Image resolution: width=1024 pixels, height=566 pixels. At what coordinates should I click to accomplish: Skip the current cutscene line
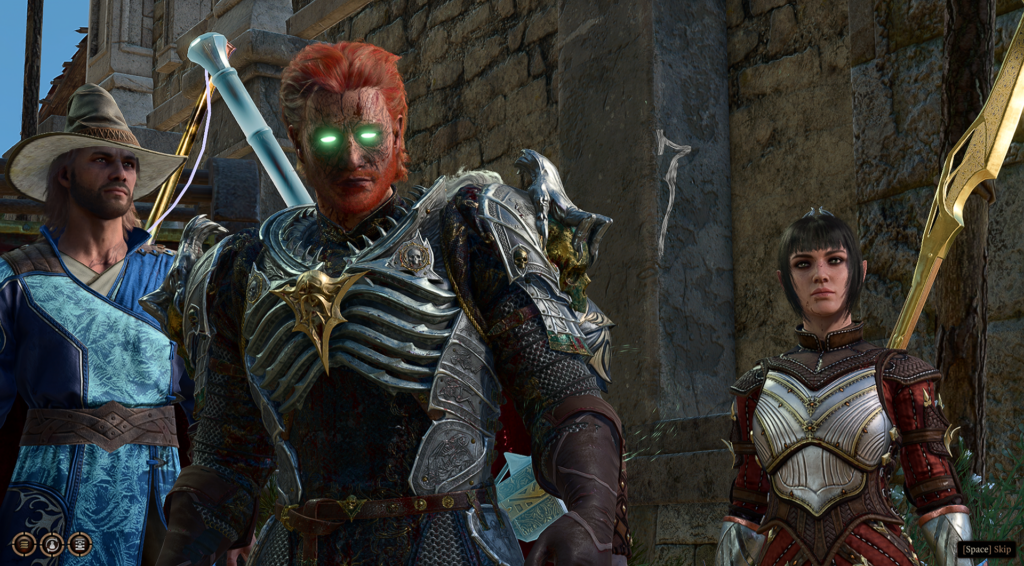[x=987, y=549]
